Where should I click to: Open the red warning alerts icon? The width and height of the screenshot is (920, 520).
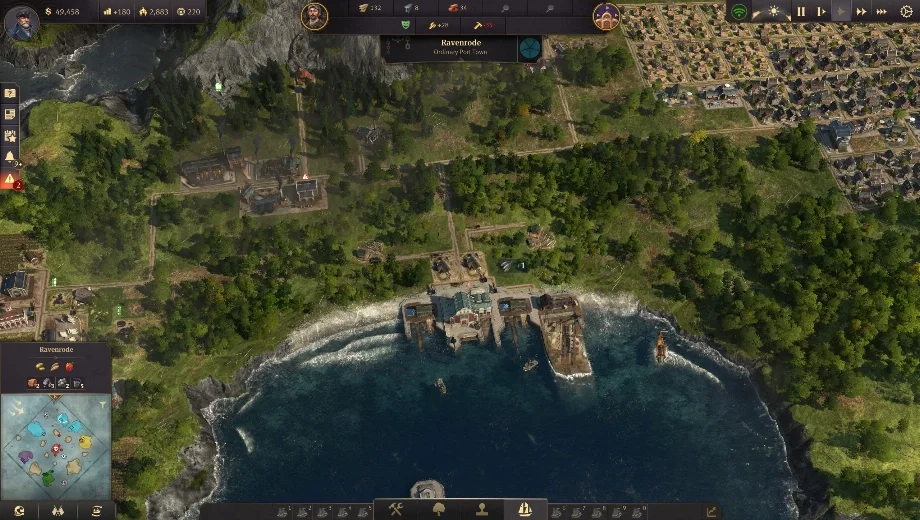(10, 180)
